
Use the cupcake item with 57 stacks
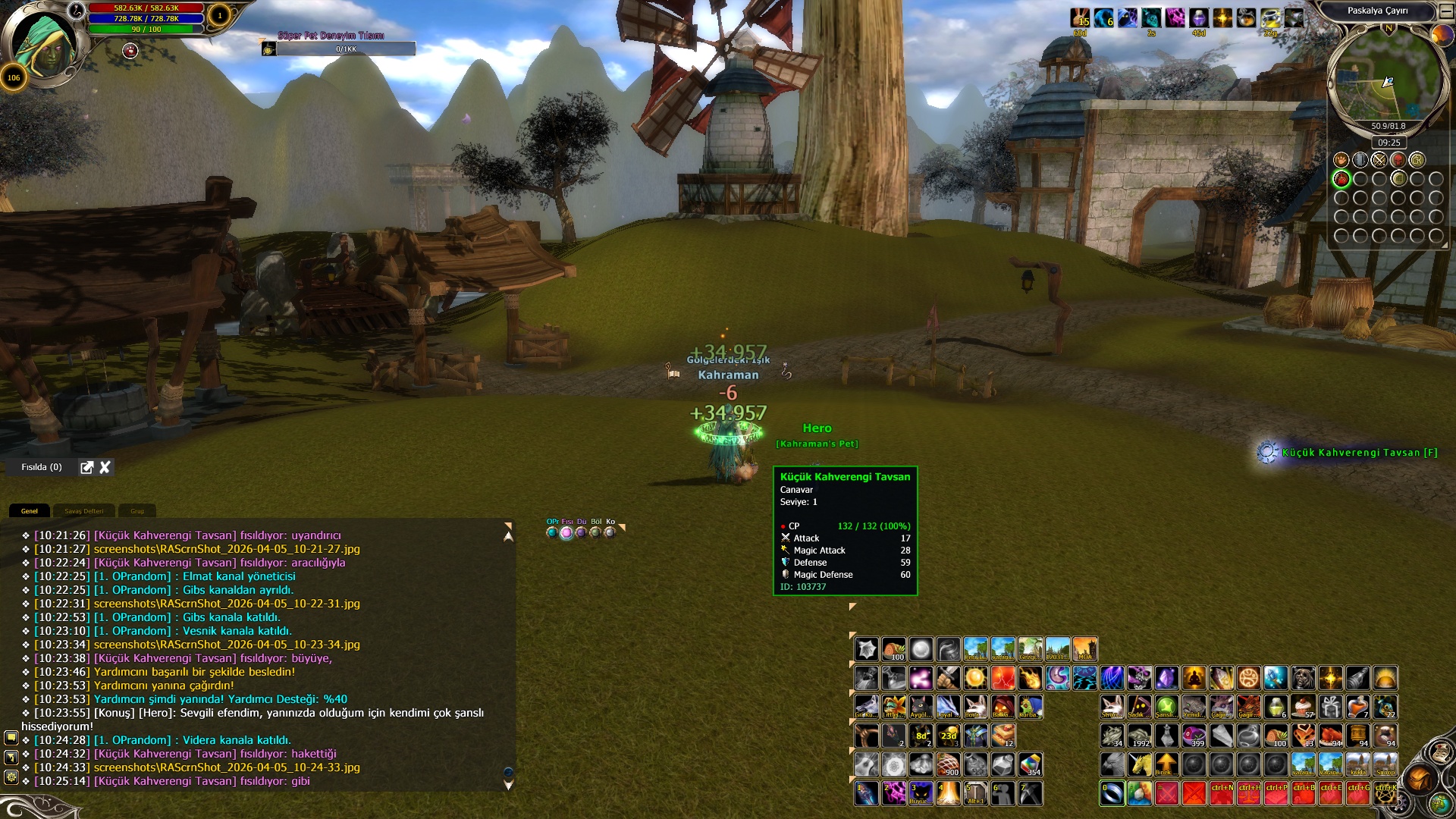tap(1304, 707)
